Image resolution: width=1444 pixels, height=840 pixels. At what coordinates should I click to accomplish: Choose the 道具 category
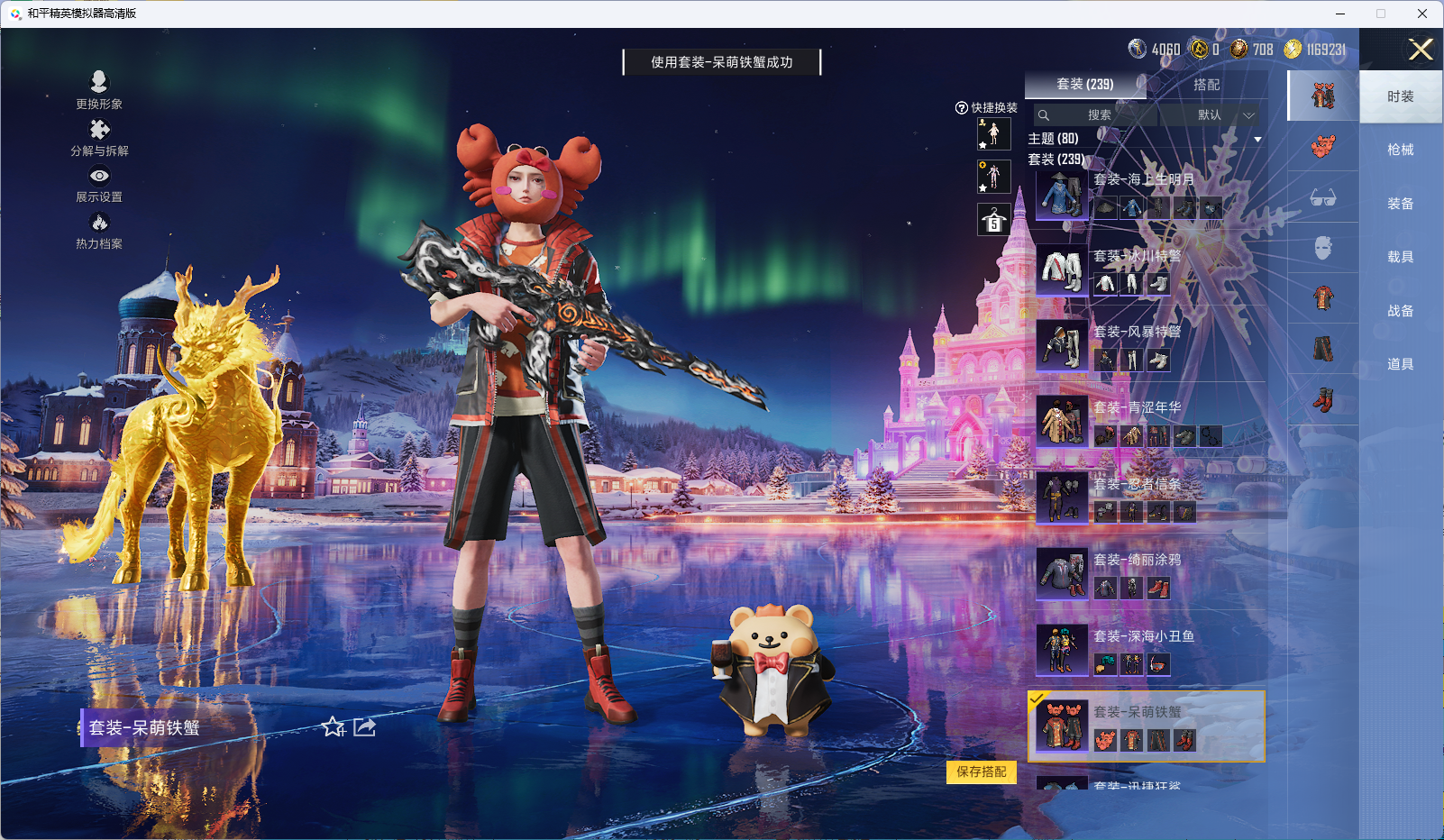pyautogui.click(x=1400, y=364)
